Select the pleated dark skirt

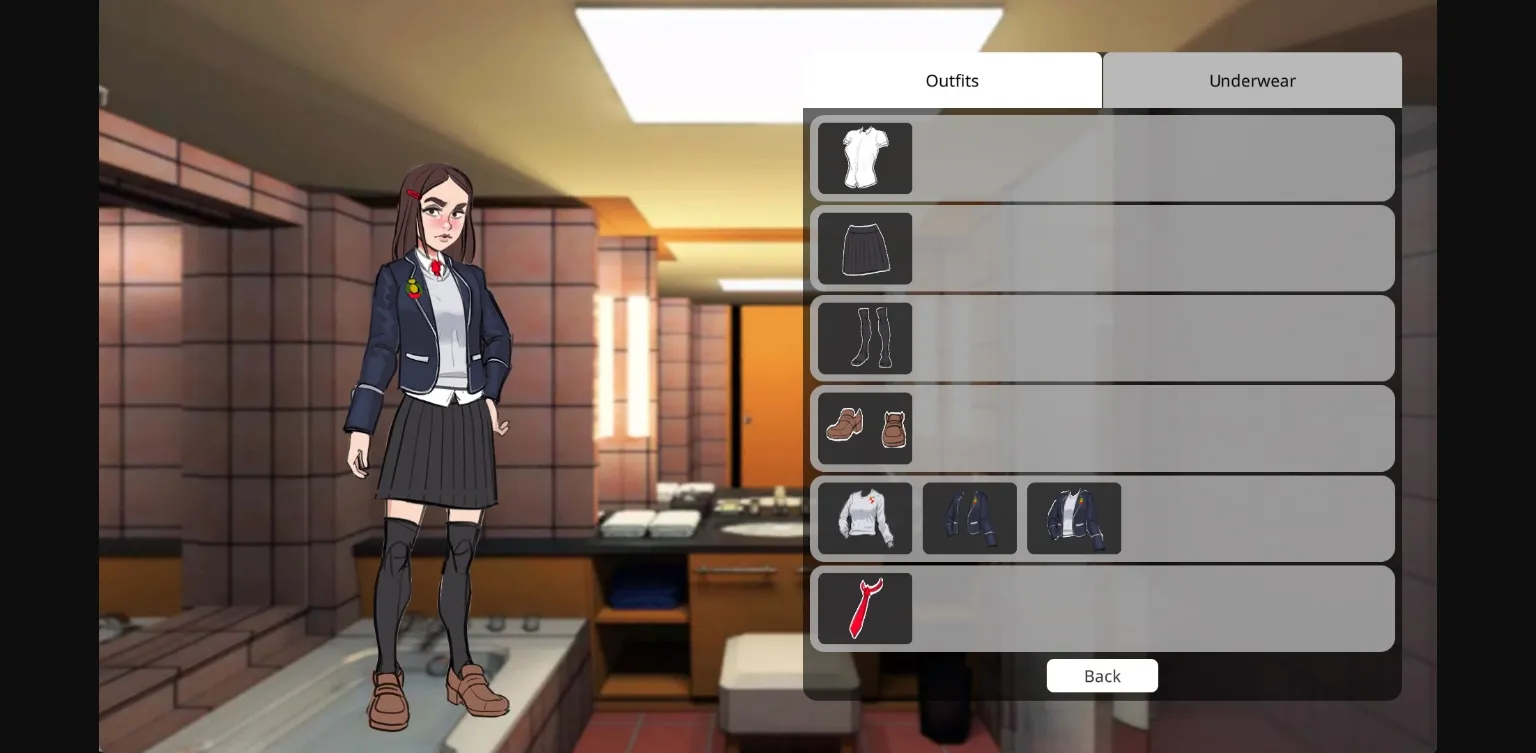[864, 248]
